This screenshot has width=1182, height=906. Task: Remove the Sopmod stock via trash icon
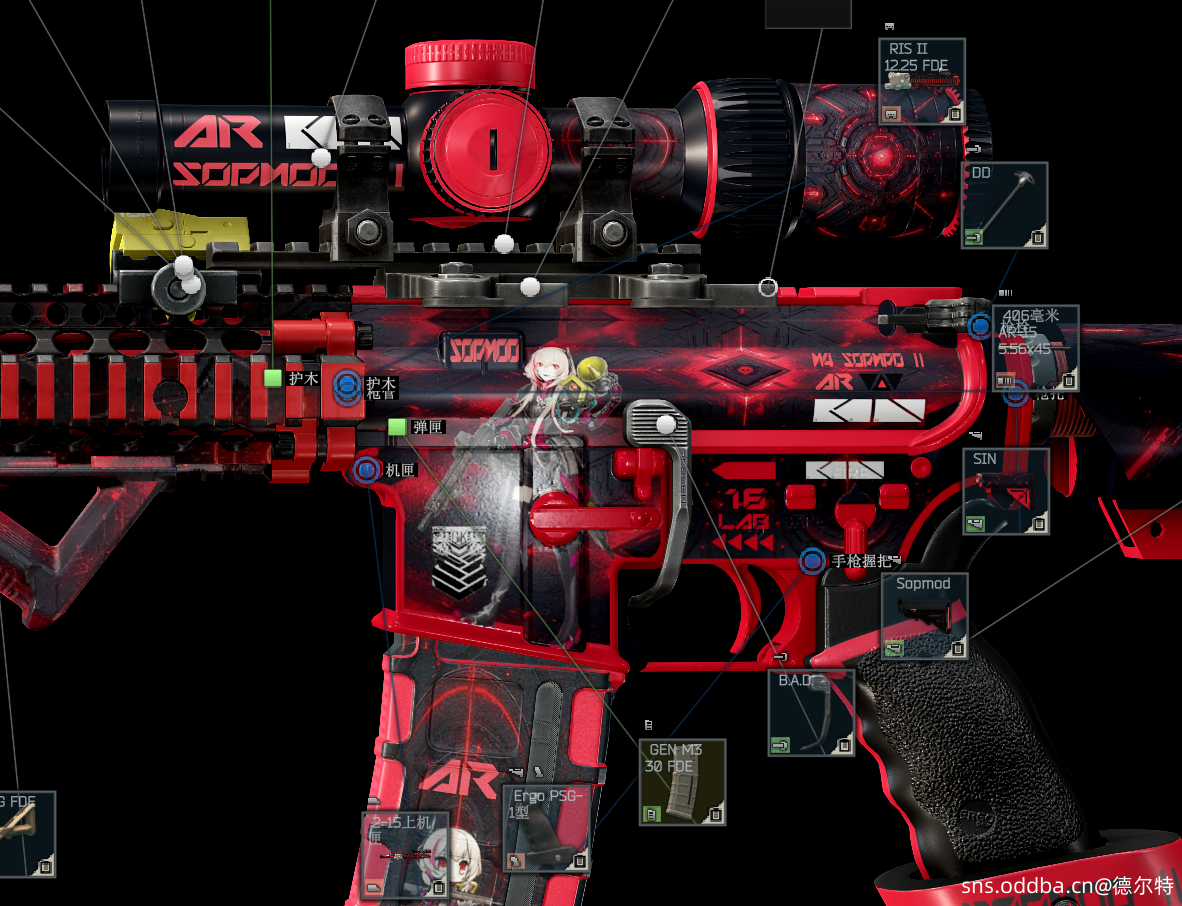pos(958,649)
